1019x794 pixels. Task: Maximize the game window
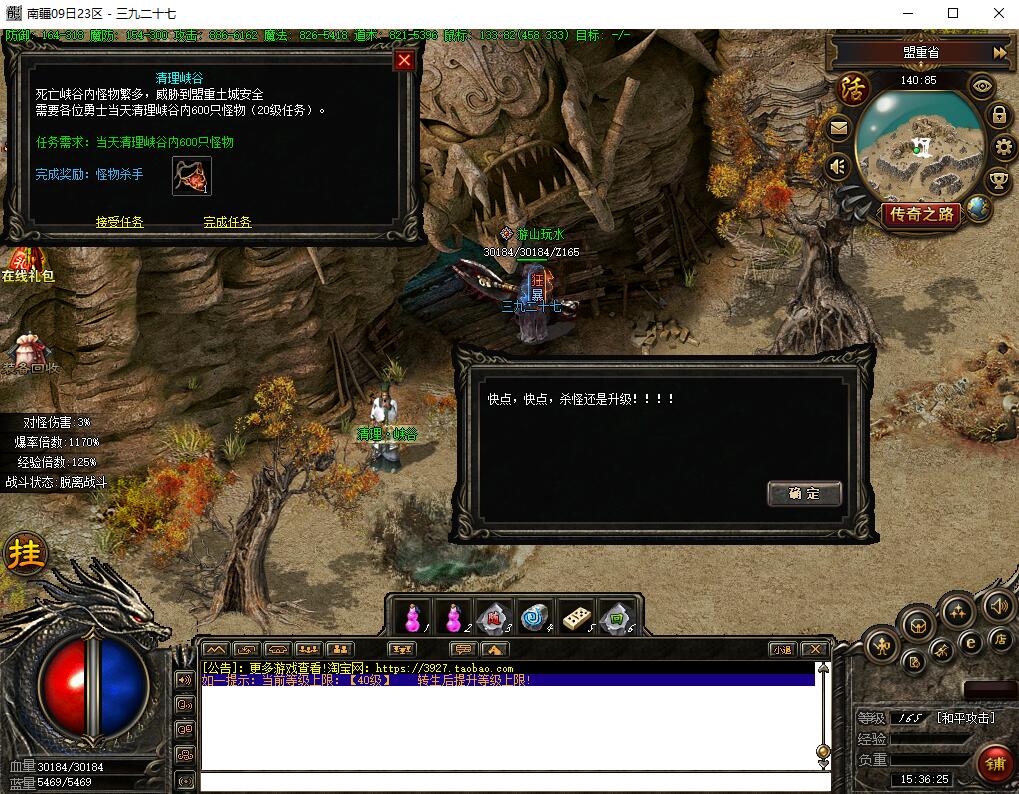click(952, 13)
